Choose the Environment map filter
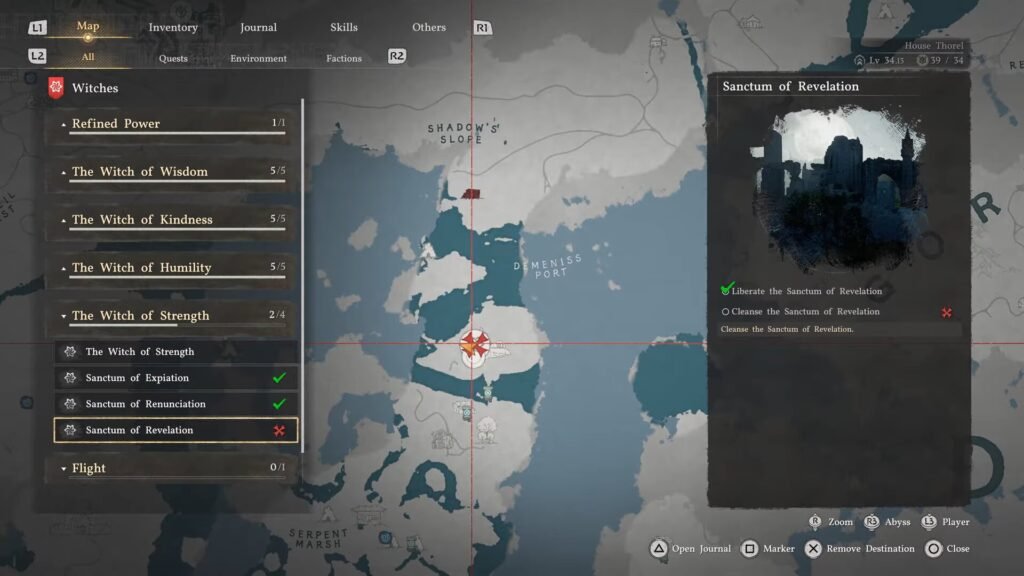1024x576 pixels. point(258,58)
